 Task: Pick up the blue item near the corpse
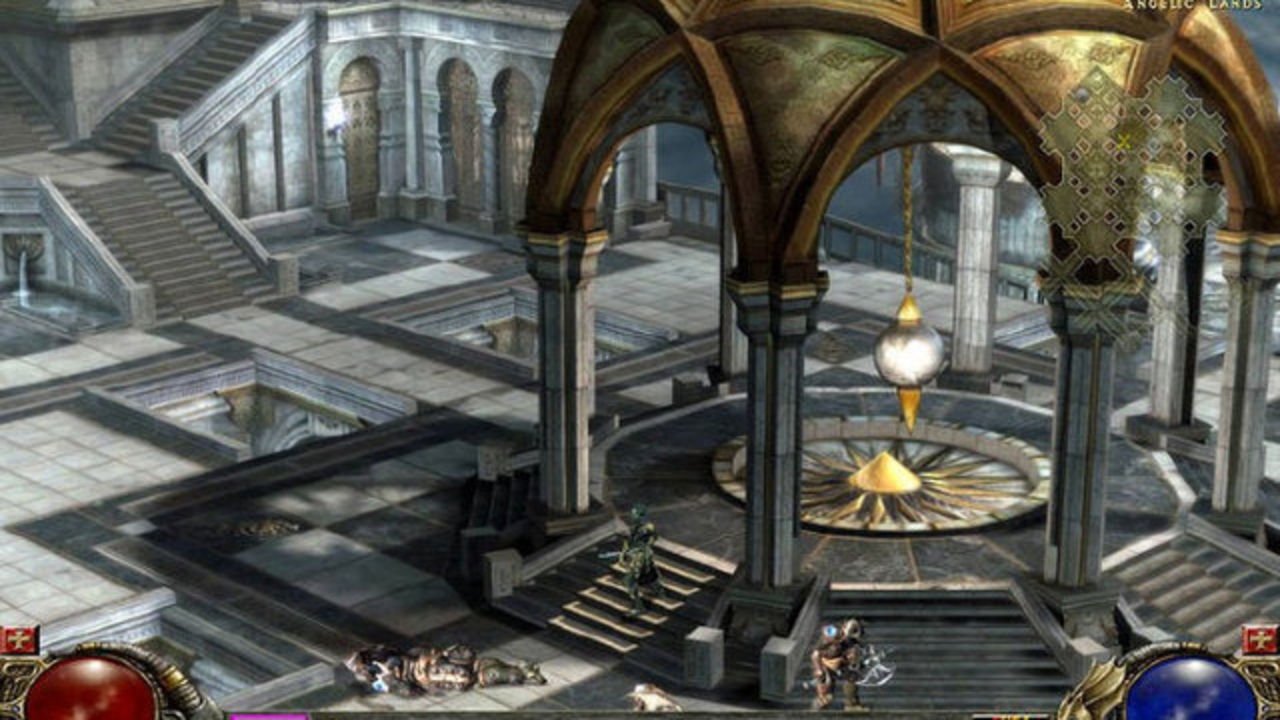click(378, 686)
